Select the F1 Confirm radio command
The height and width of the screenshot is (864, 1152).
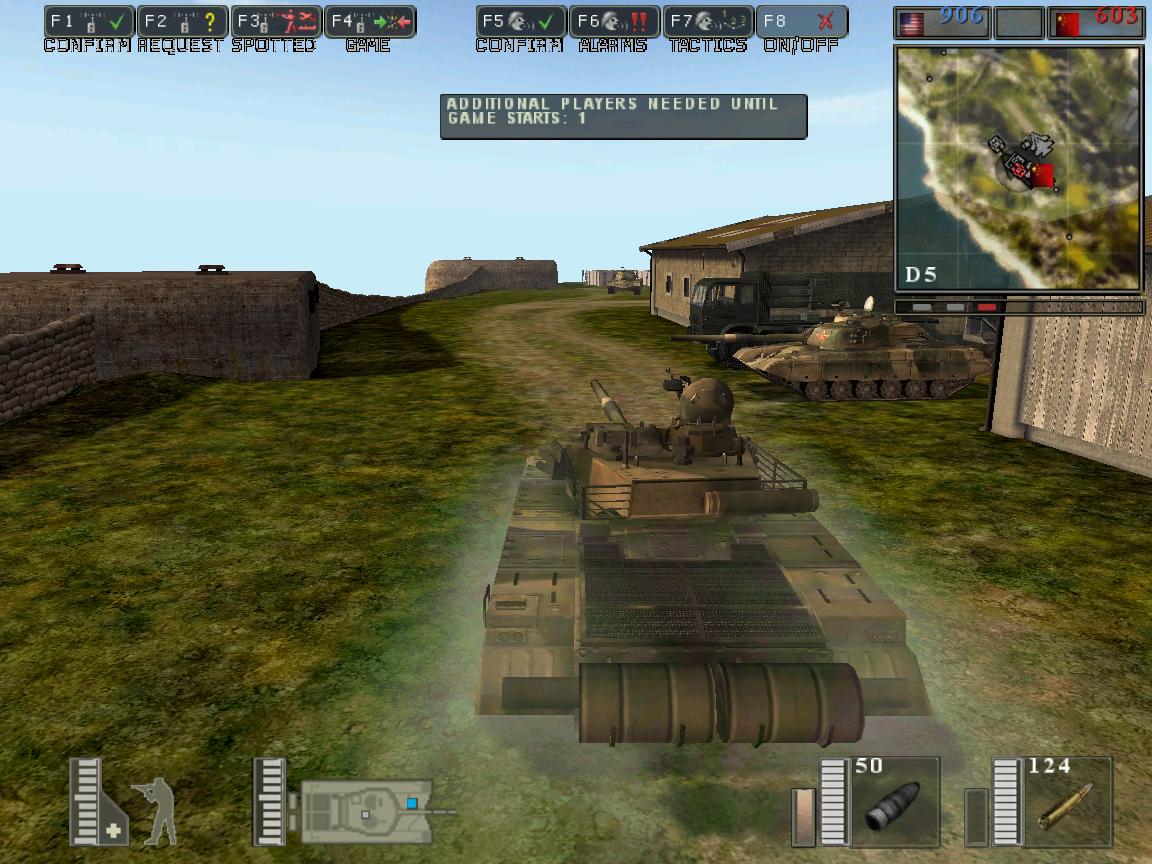(x=89, y=21)
